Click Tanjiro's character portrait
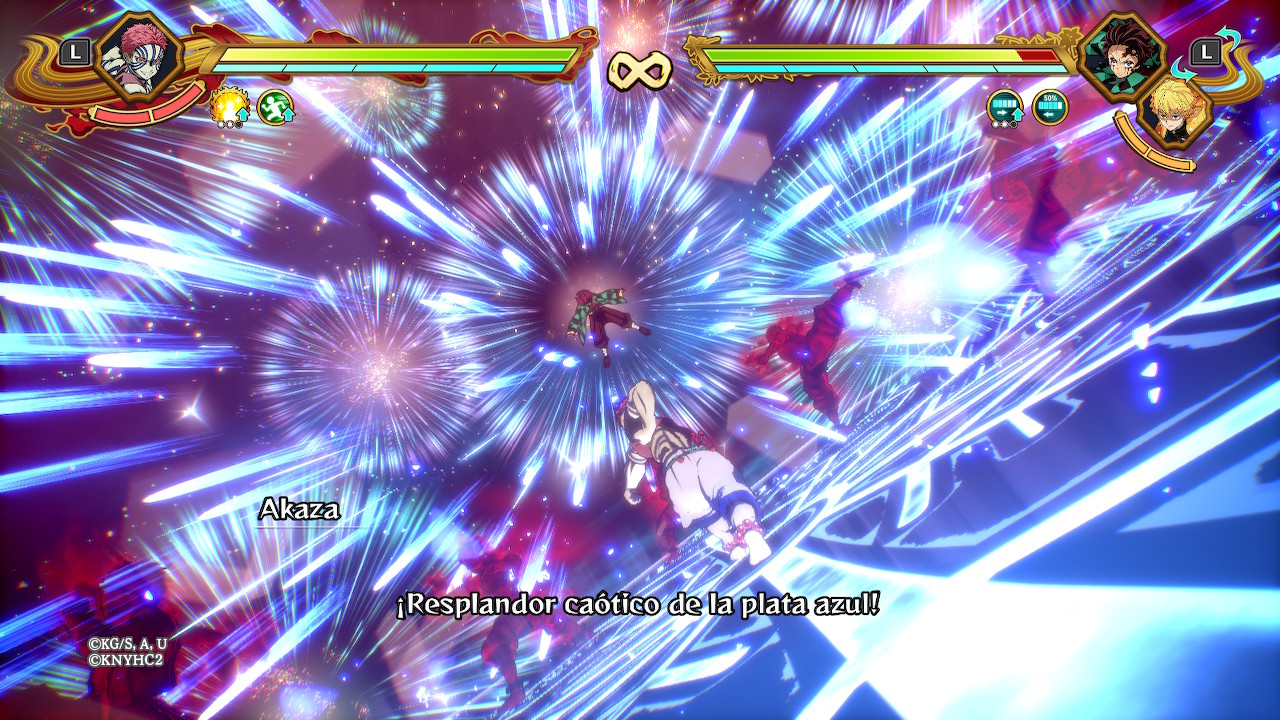This screenshot has height=720, width=1280. tap(1122, 54)
